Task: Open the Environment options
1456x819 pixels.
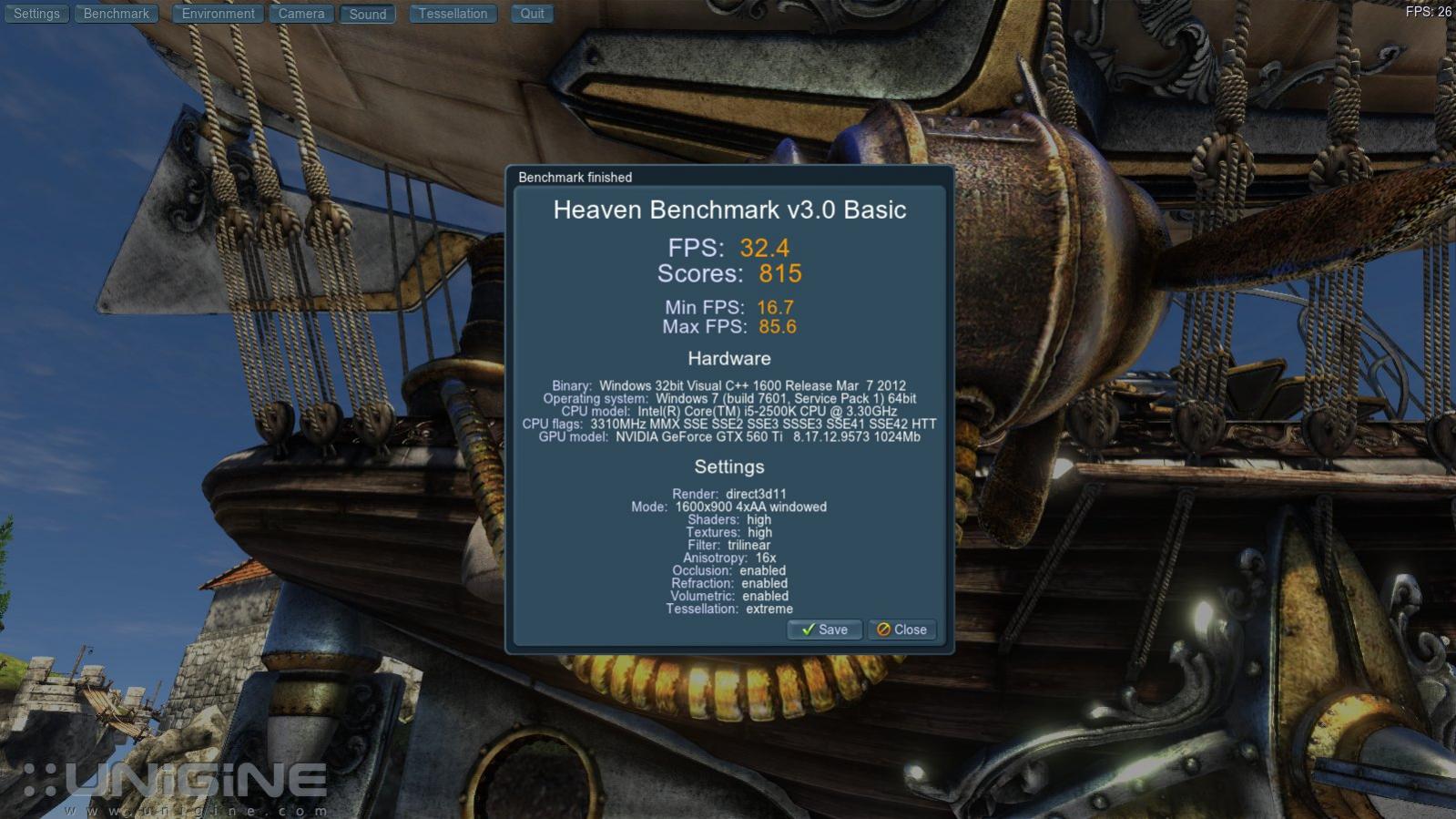Action: point(218,14)
